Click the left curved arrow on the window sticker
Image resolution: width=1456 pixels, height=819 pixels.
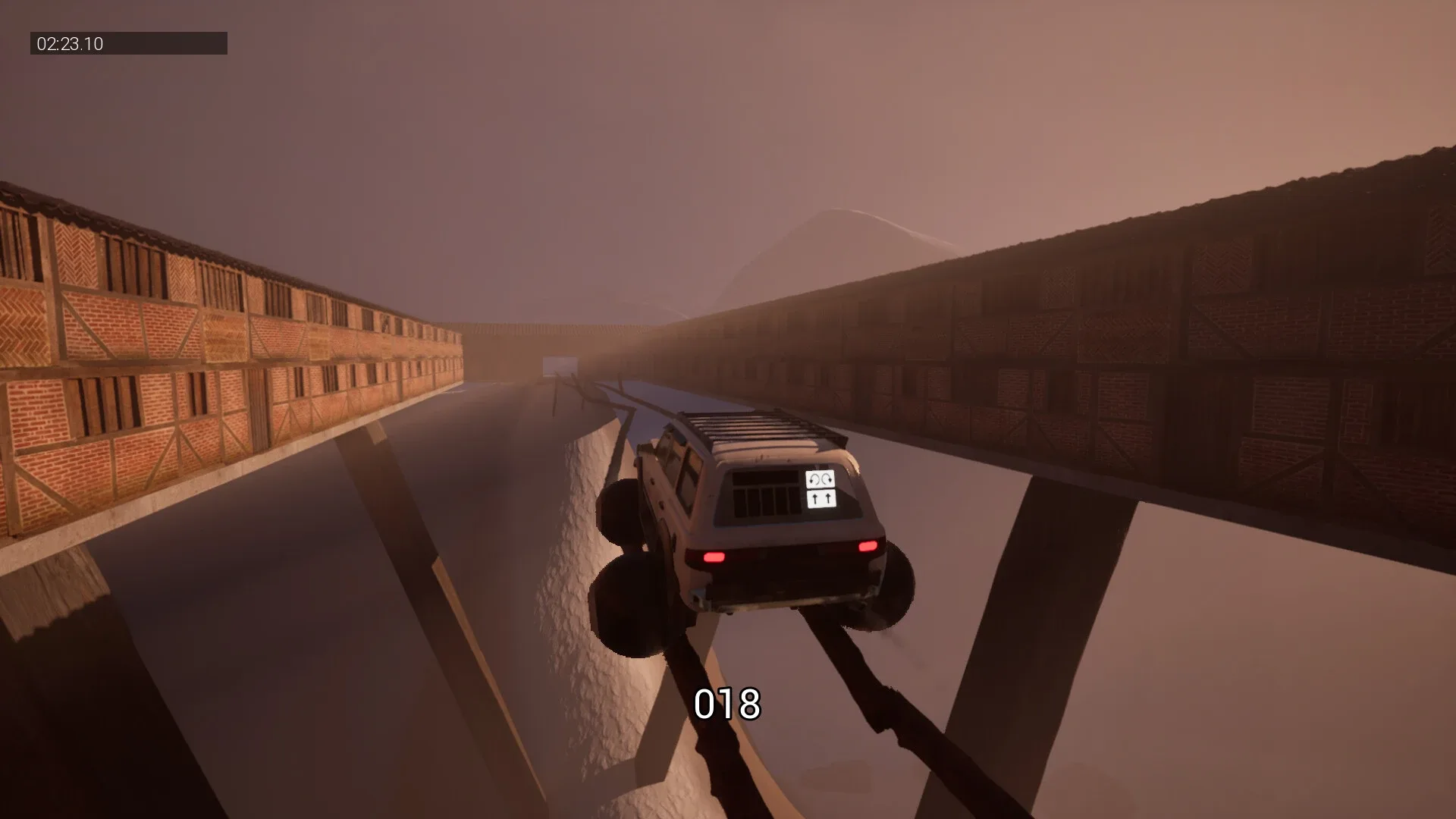pos(814,479)
